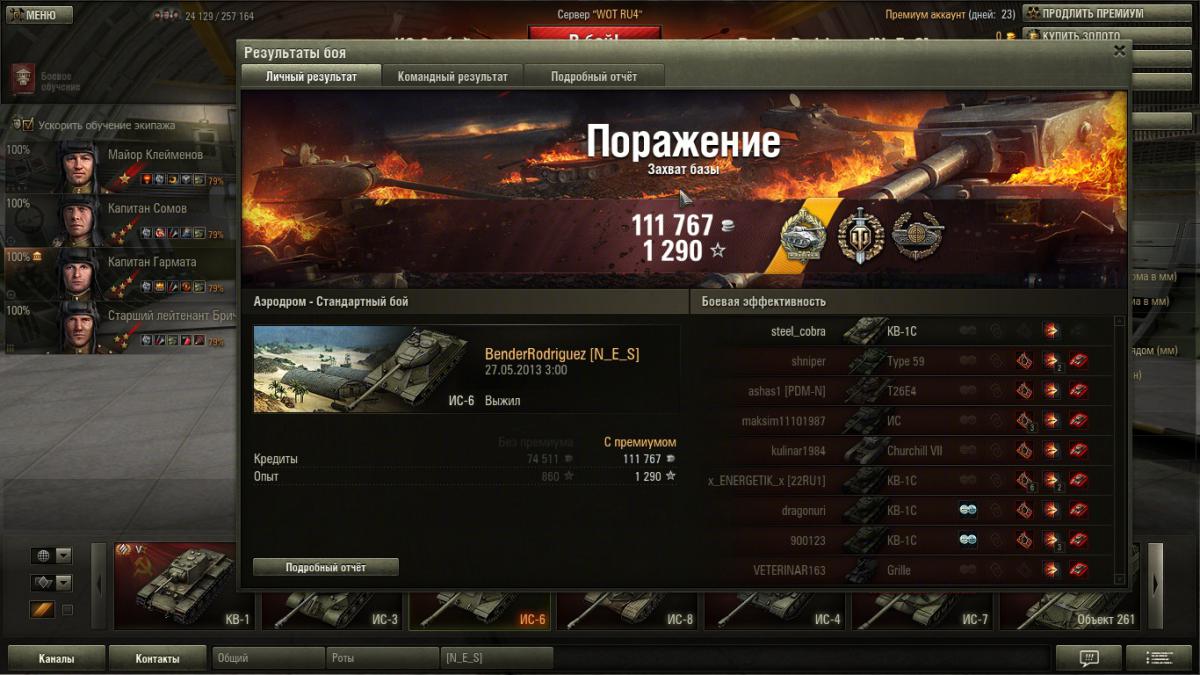Toggle Ускорить обучение экипажа checkbox
This screenshot has width=1200, height=675.
pyautogui.click(x=28, y=125)
